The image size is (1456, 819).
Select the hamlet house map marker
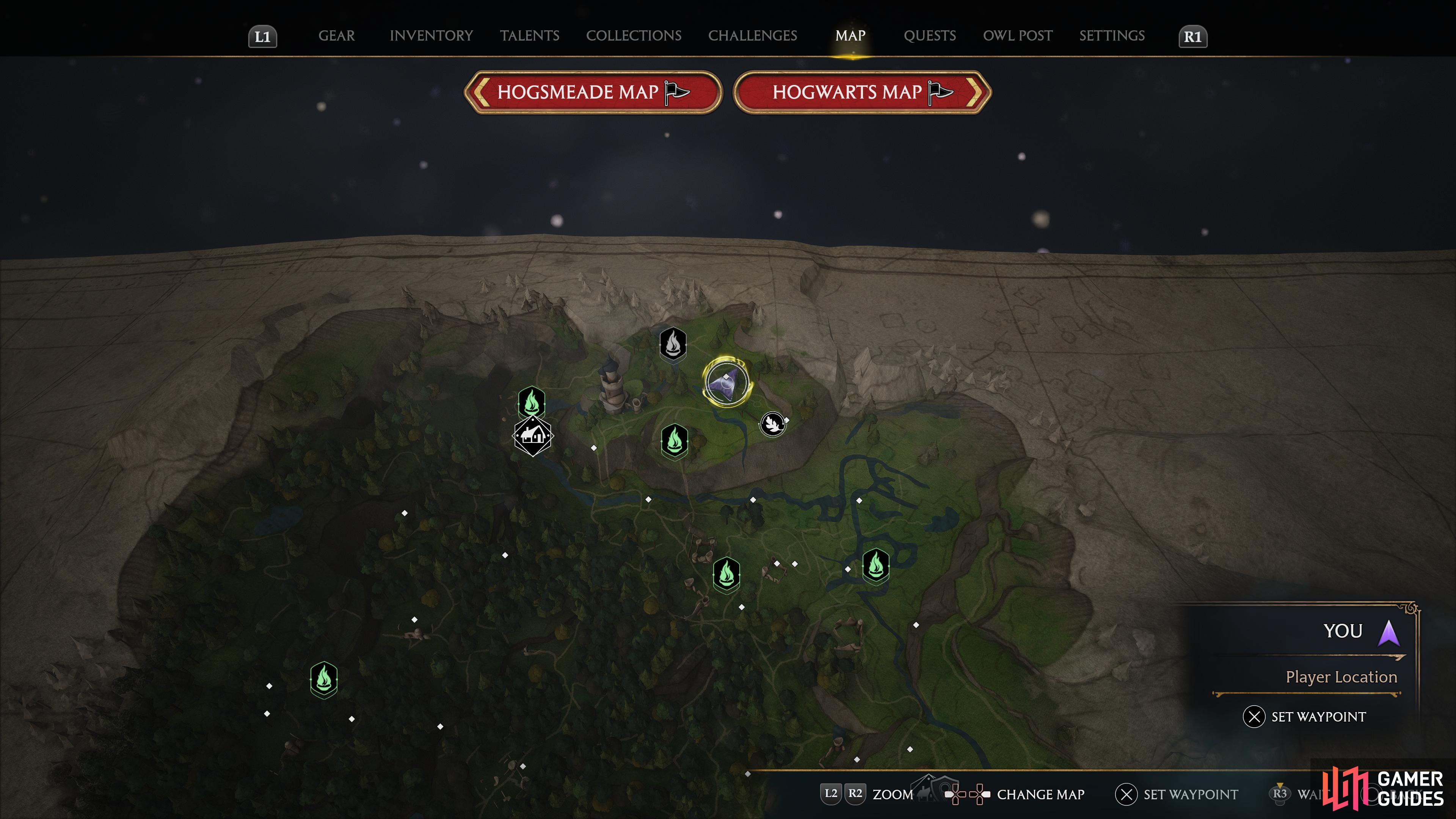532,435
